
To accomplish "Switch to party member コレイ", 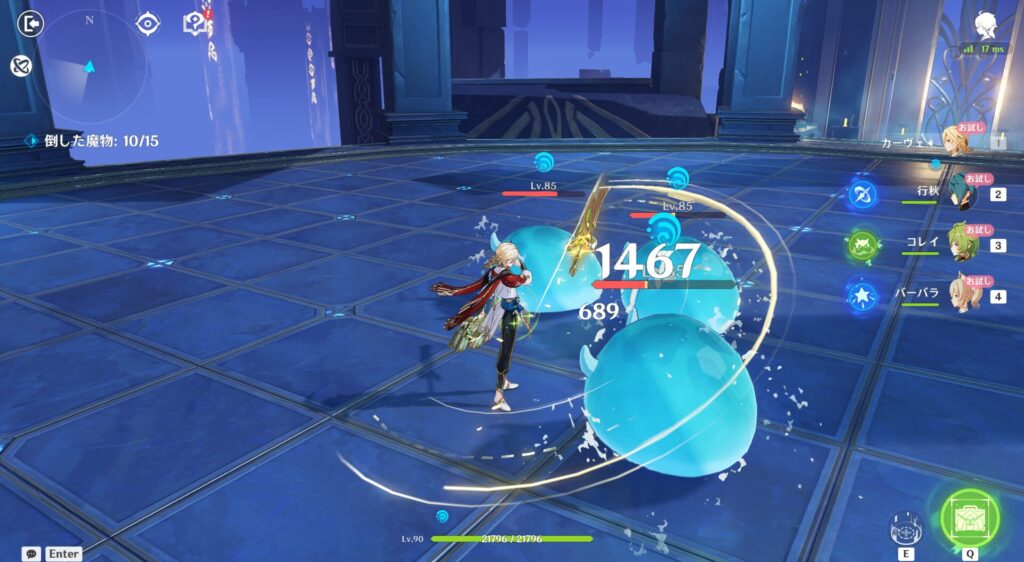I will 962,243.
